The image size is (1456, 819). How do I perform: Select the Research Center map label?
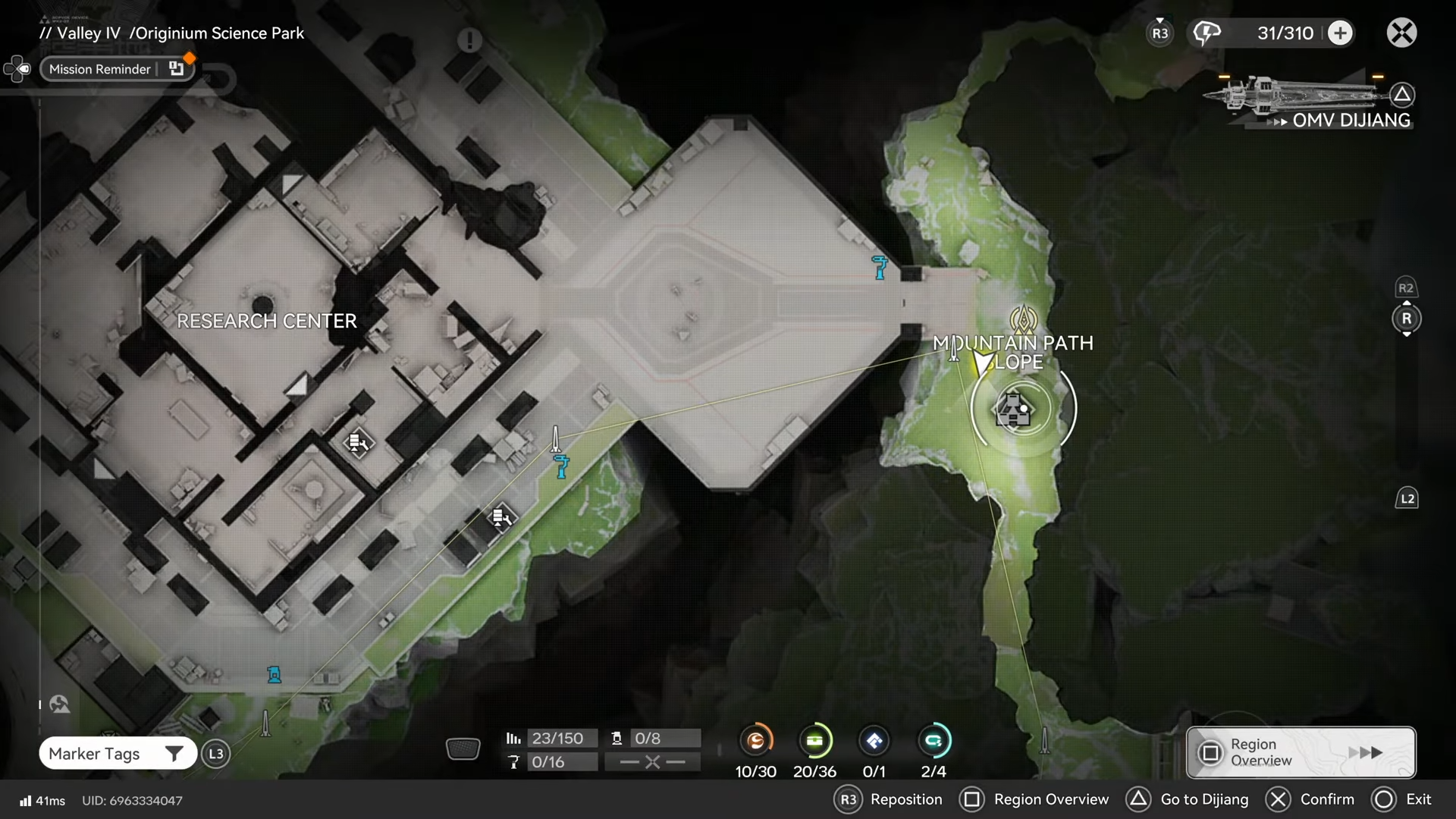(266, 321)
